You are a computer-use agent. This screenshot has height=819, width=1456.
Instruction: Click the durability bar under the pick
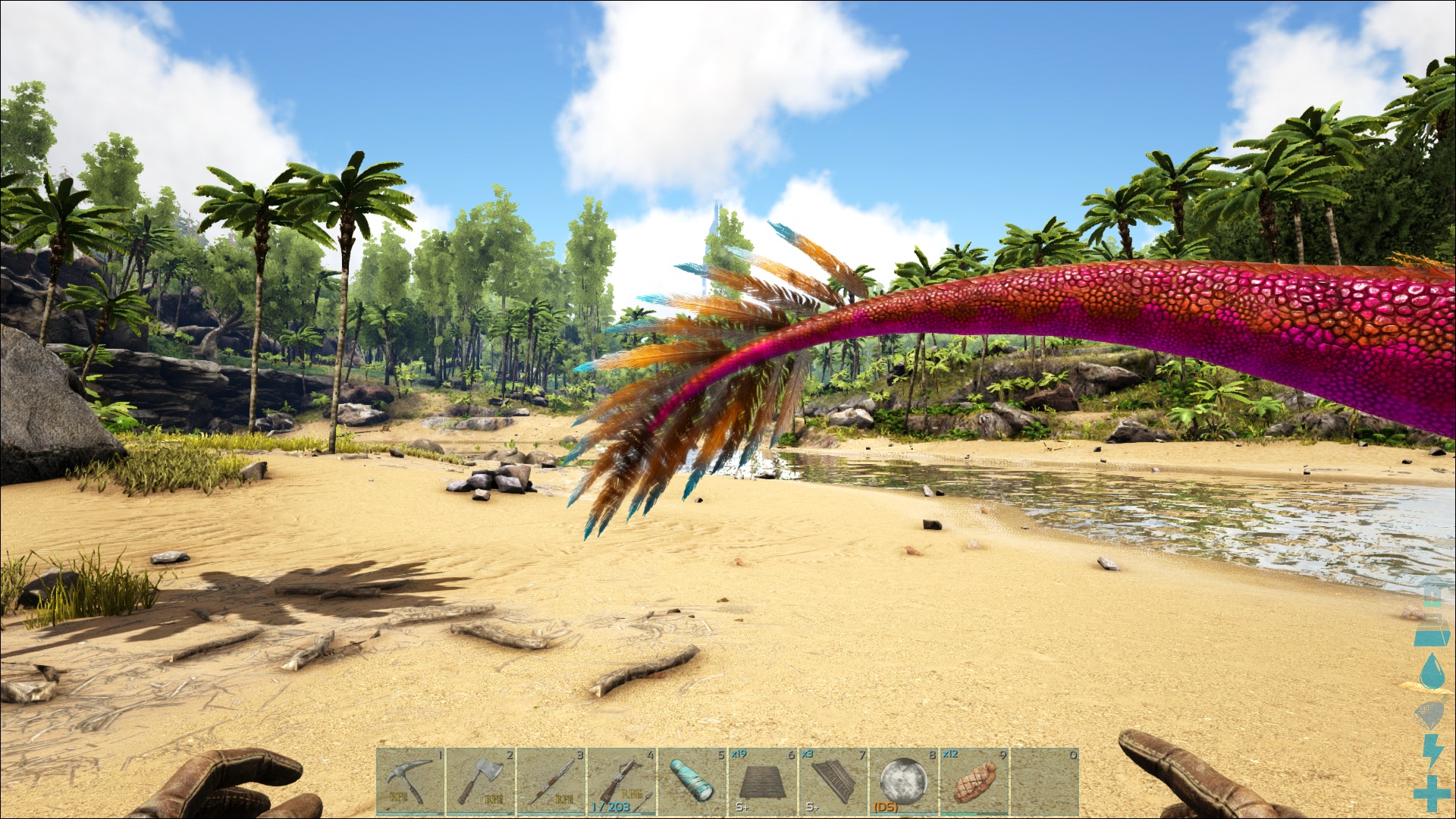tap(409, 814)
